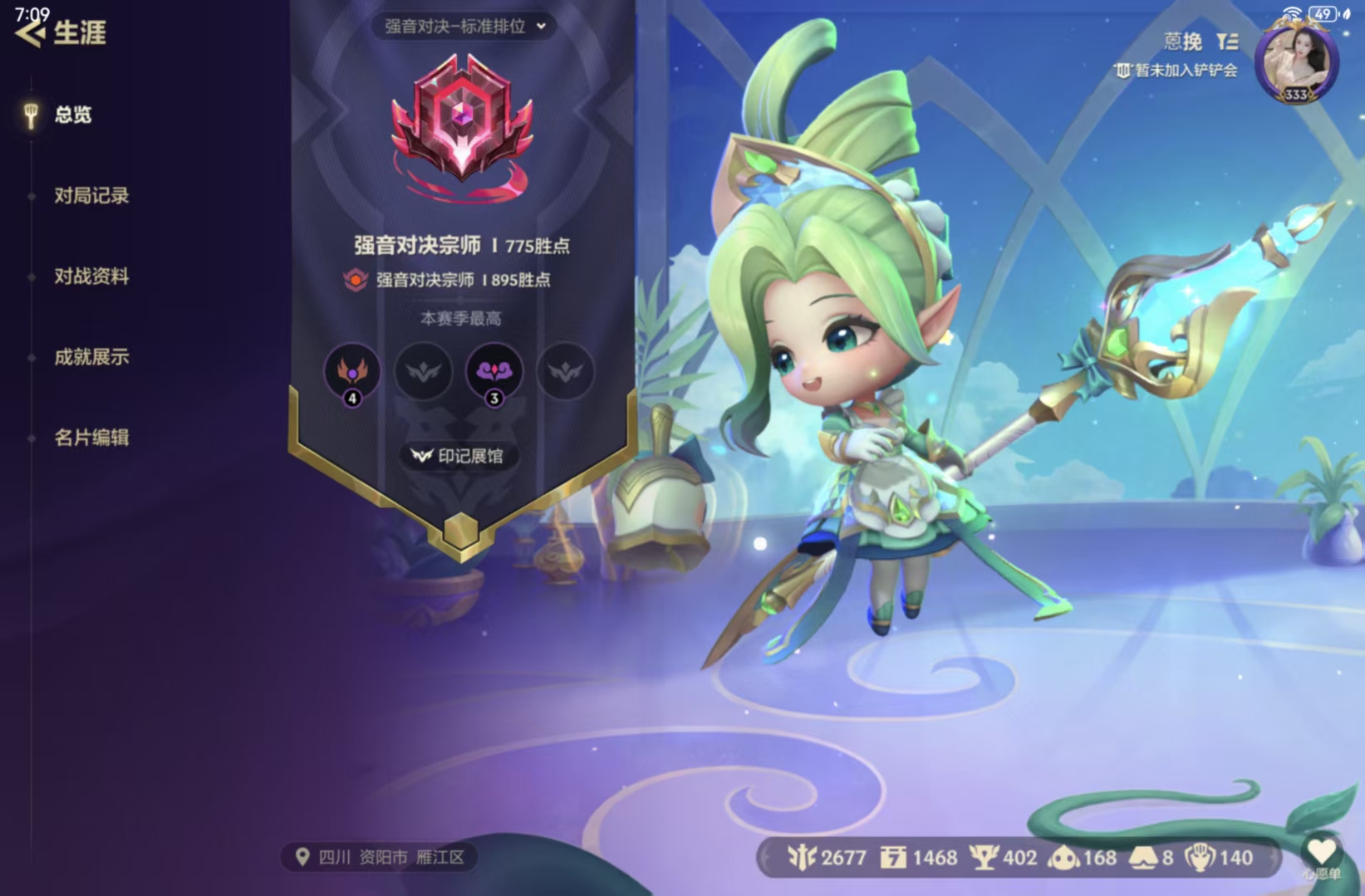The height and width of the screenshot is (896, 1365).
Task: Select the purple seal badge numbered 3
Action: tap(493, 373)
